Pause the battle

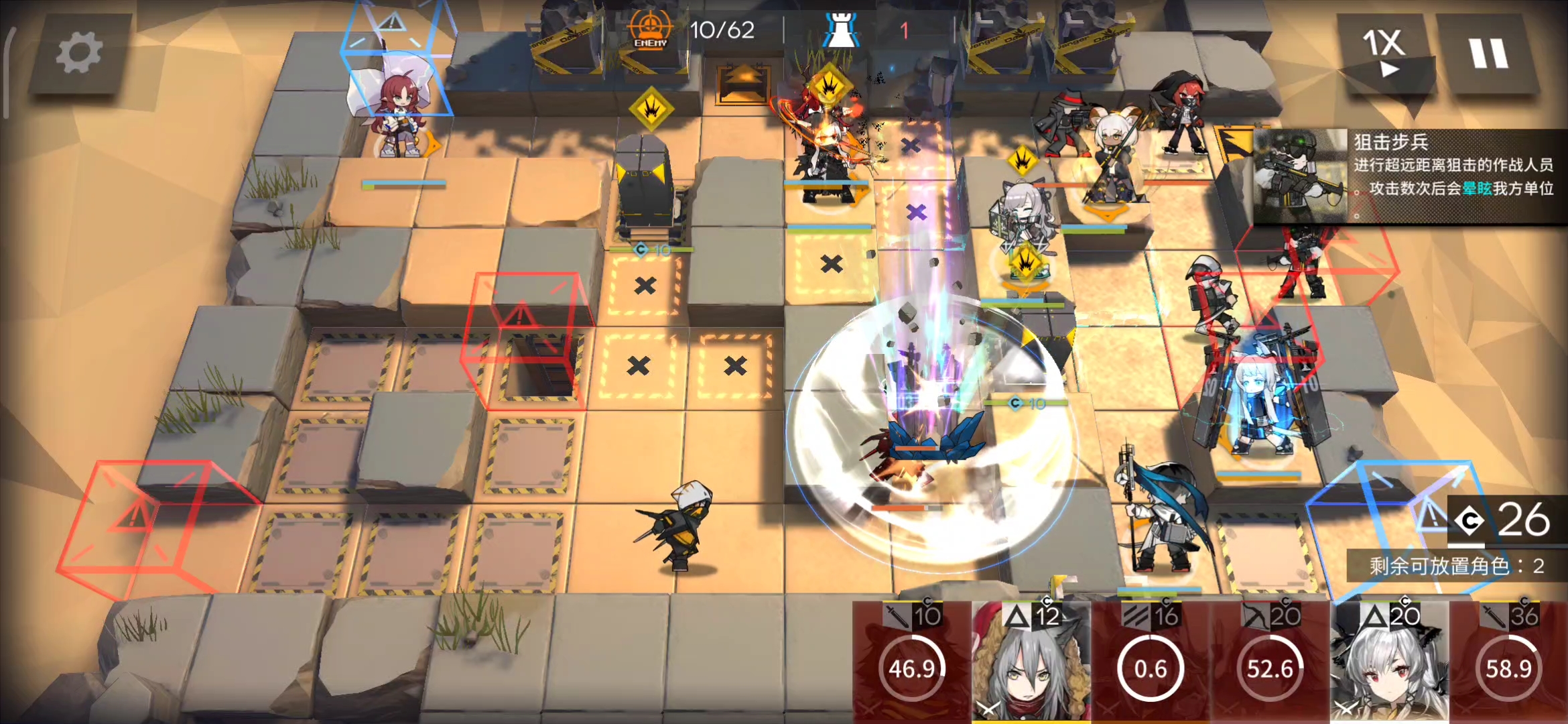point(1488,54)
